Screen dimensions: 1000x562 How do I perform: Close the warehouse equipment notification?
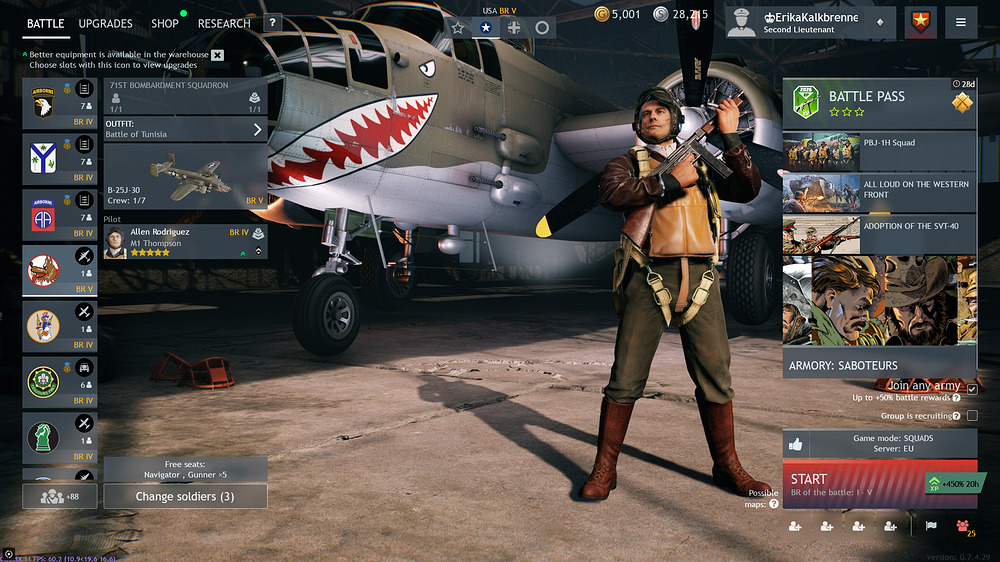pyautogui.click(x=218, y=55)
